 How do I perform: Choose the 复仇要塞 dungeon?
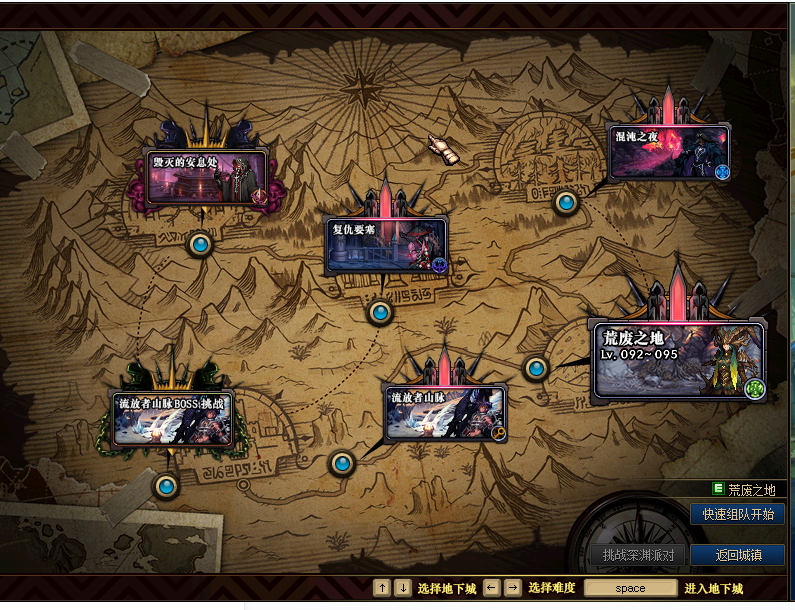pyautogui.click(x=385, y=244)
